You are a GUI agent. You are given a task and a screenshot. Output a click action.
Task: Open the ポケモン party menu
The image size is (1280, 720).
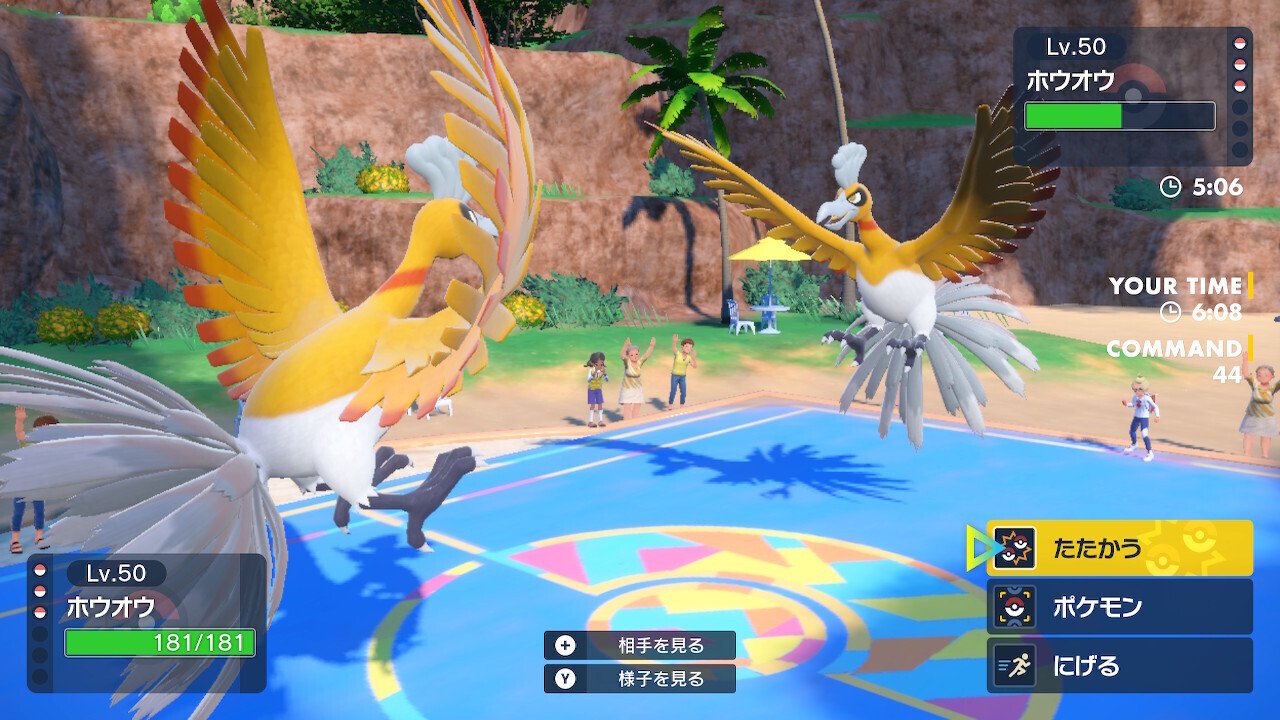pos(1119,606)
